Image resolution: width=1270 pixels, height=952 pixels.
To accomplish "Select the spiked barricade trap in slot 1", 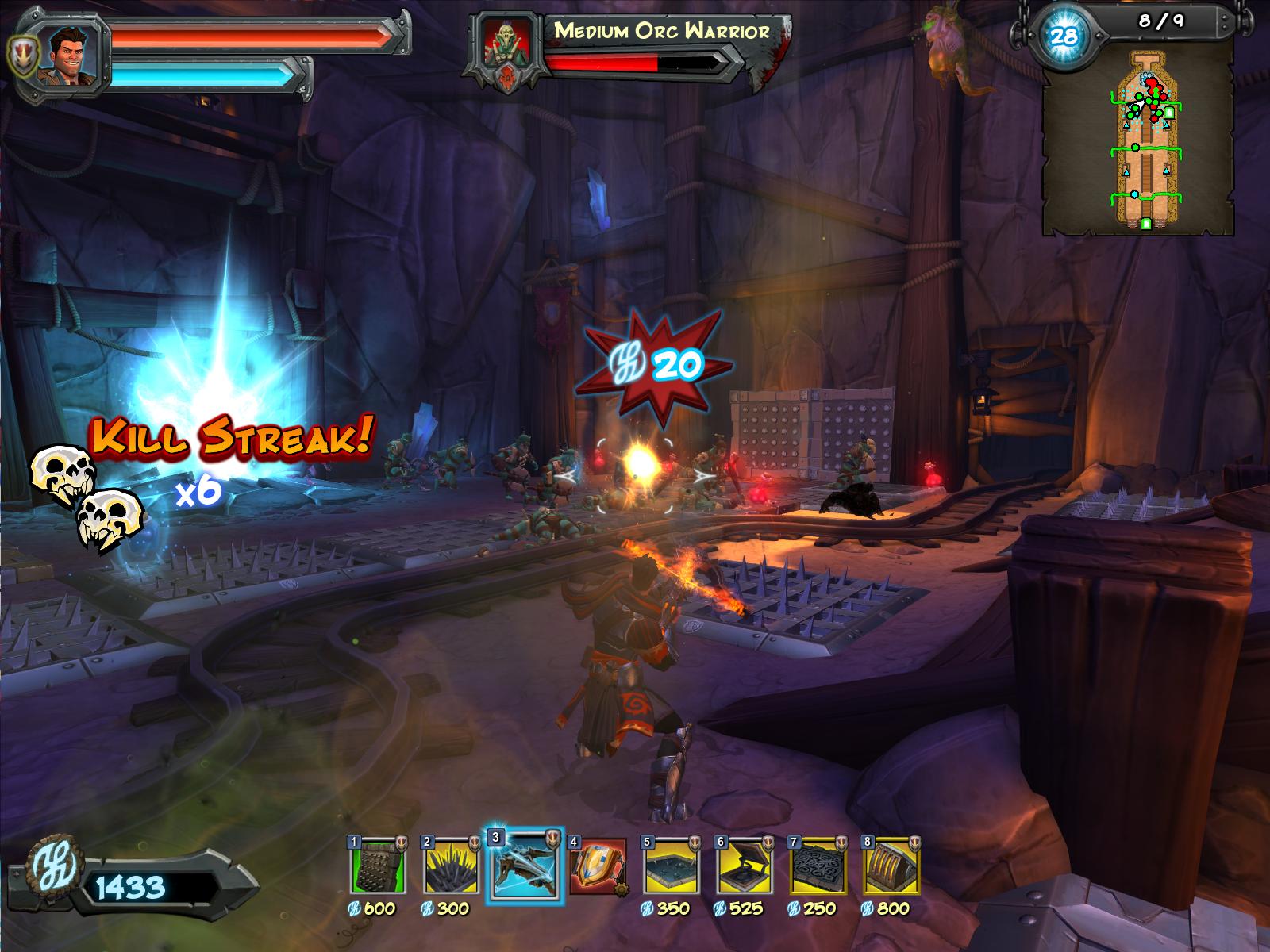I will (378, 865).
